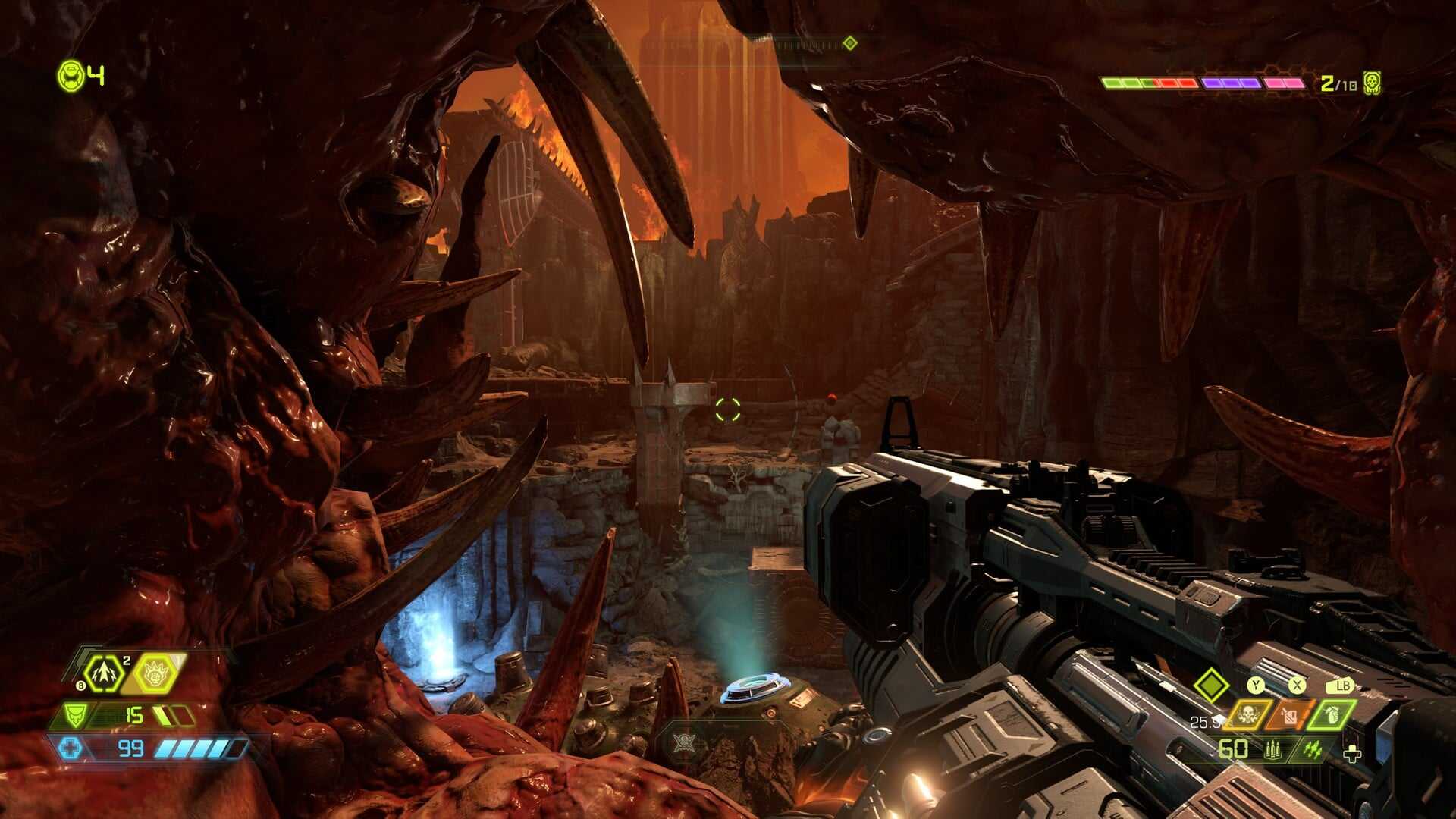
Task: Open the demon skull challenge tracker icon
Action: (x=1371, y=83)
